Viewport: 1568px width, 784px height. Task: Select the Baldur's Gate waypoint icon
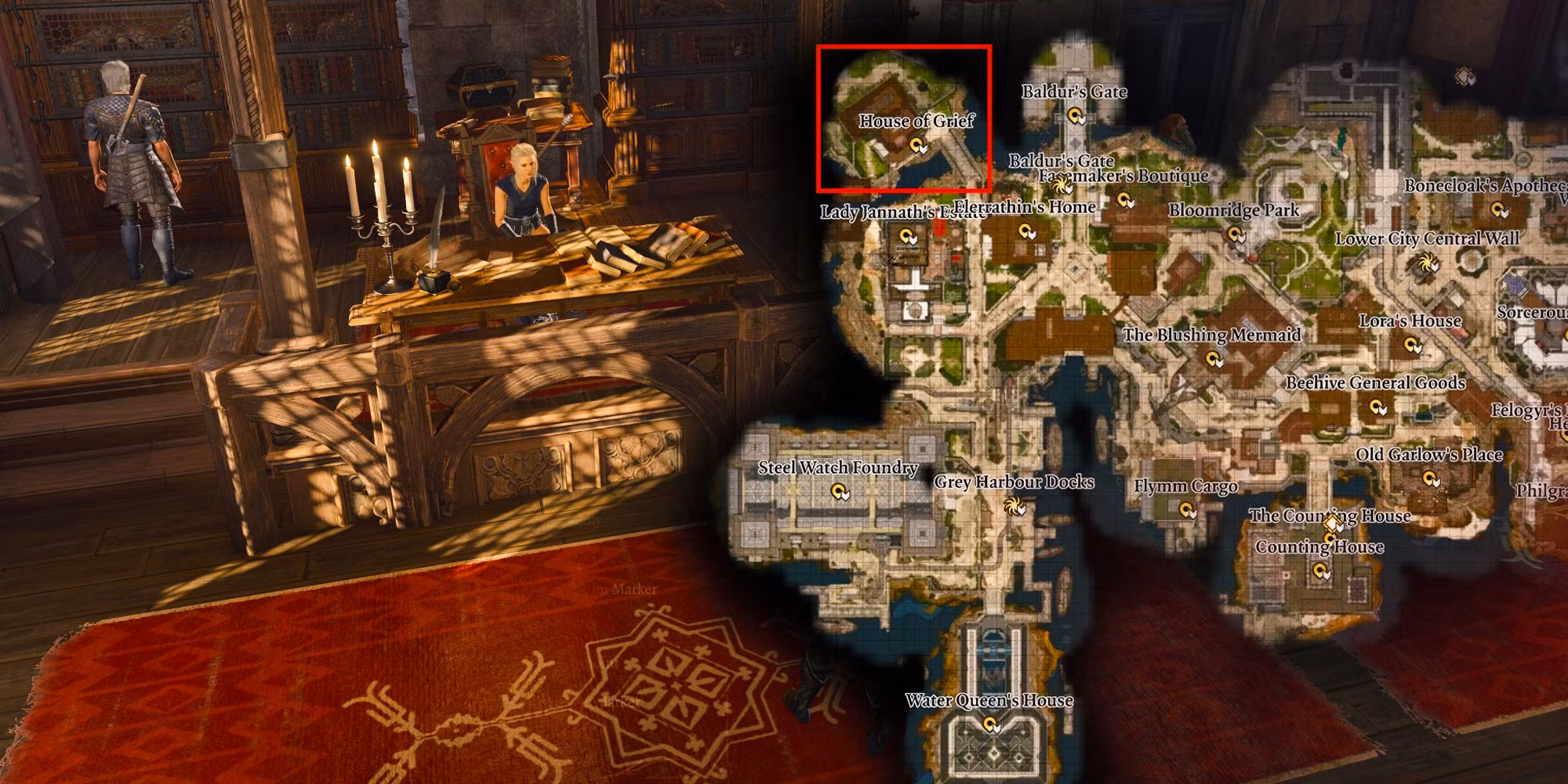(1076, 118)
